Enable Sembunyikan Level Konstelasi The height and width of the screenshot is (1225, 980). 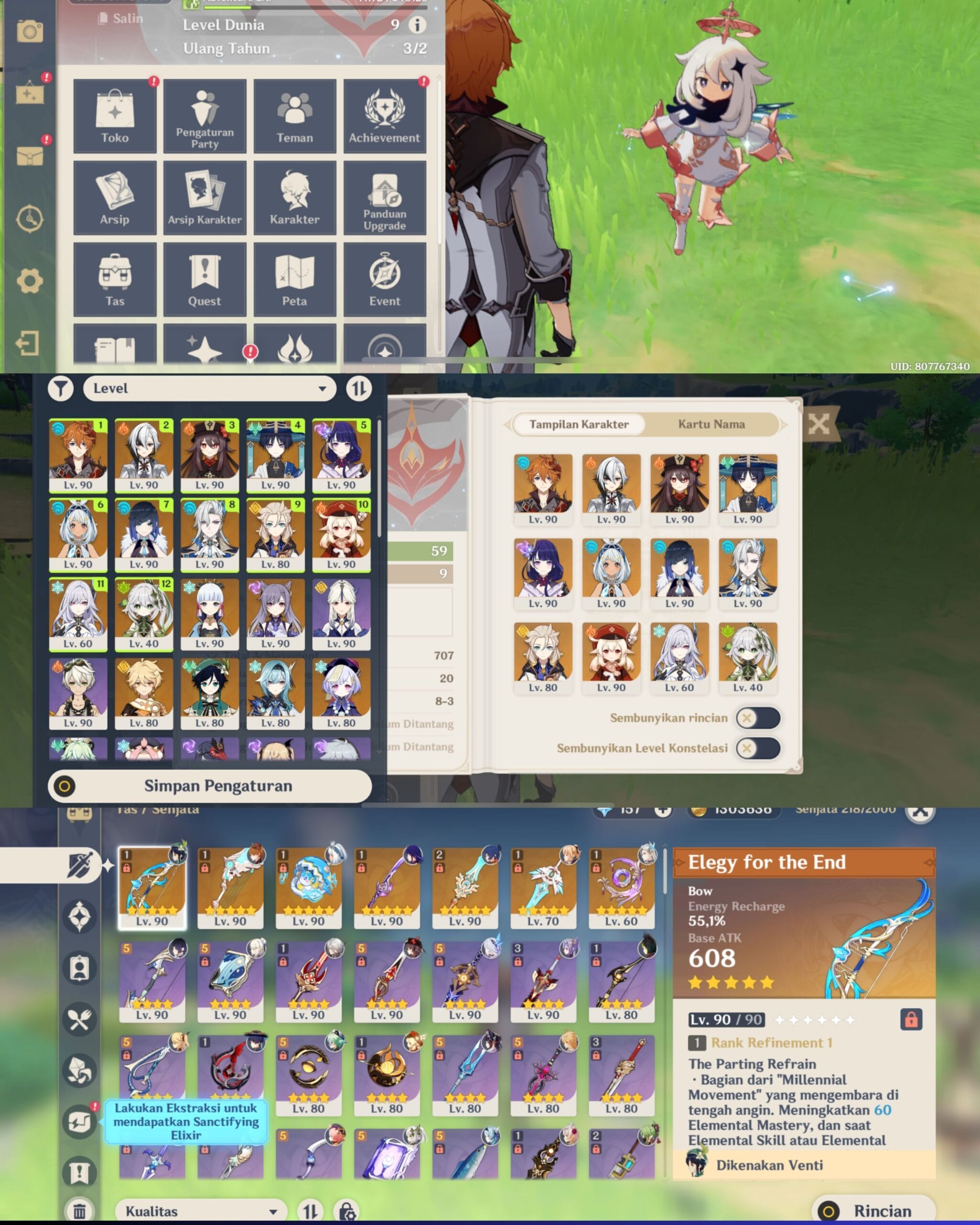[x=757, y=748]
